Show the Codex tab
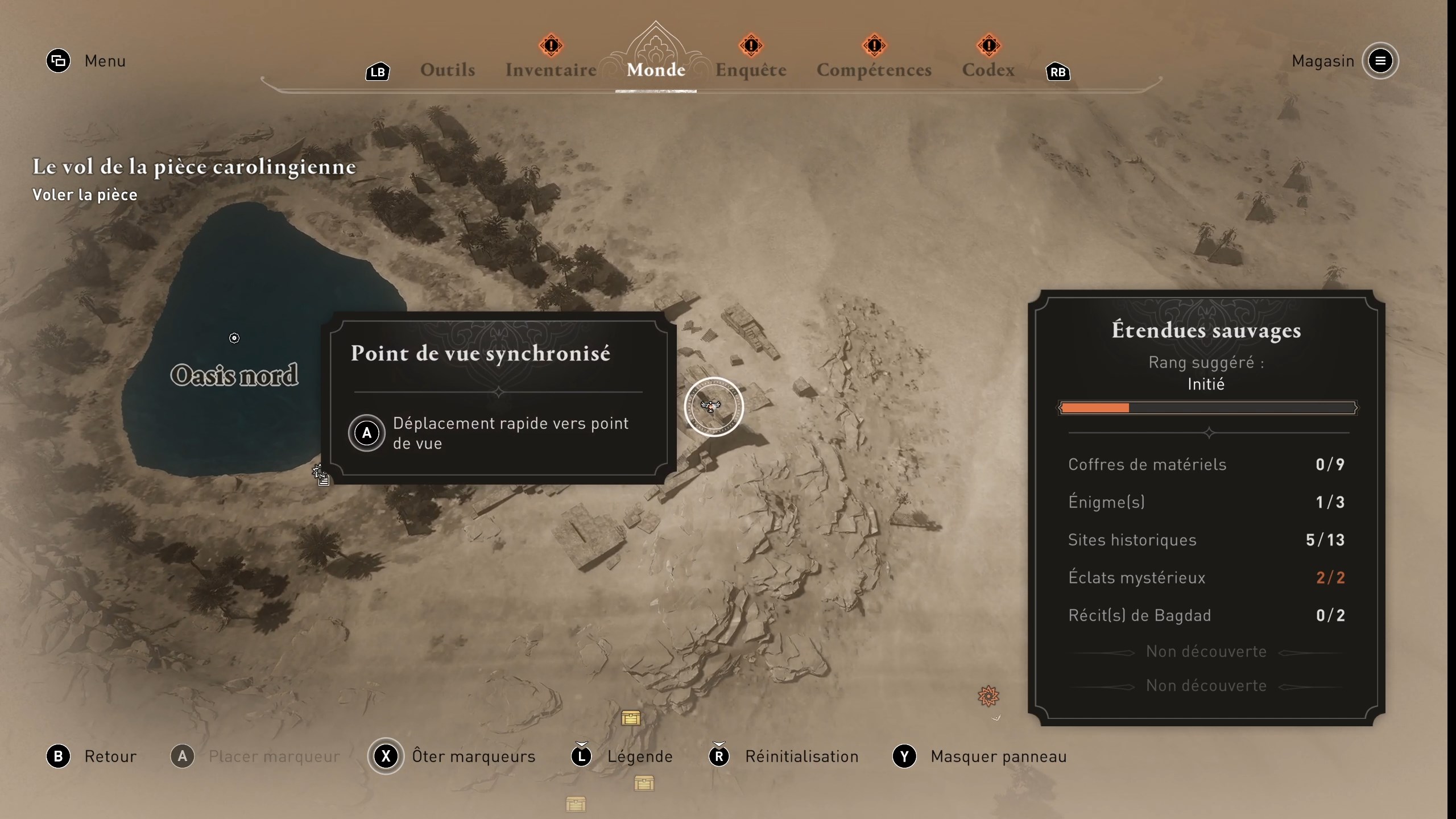Viewport: 1456px width, 819px height. tap(988, 70)
